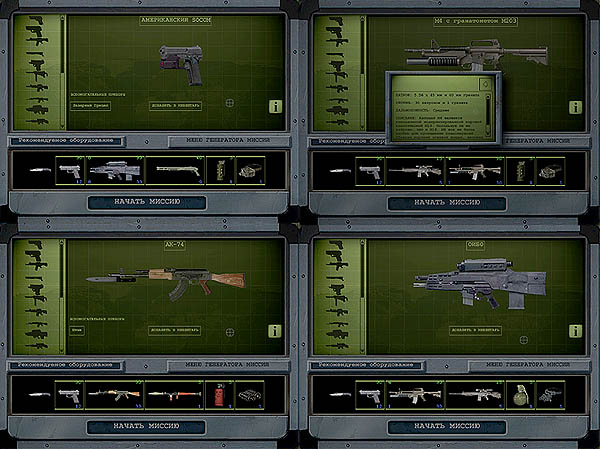Select the shotgun slot in the recommended equipment

(177, 170)
